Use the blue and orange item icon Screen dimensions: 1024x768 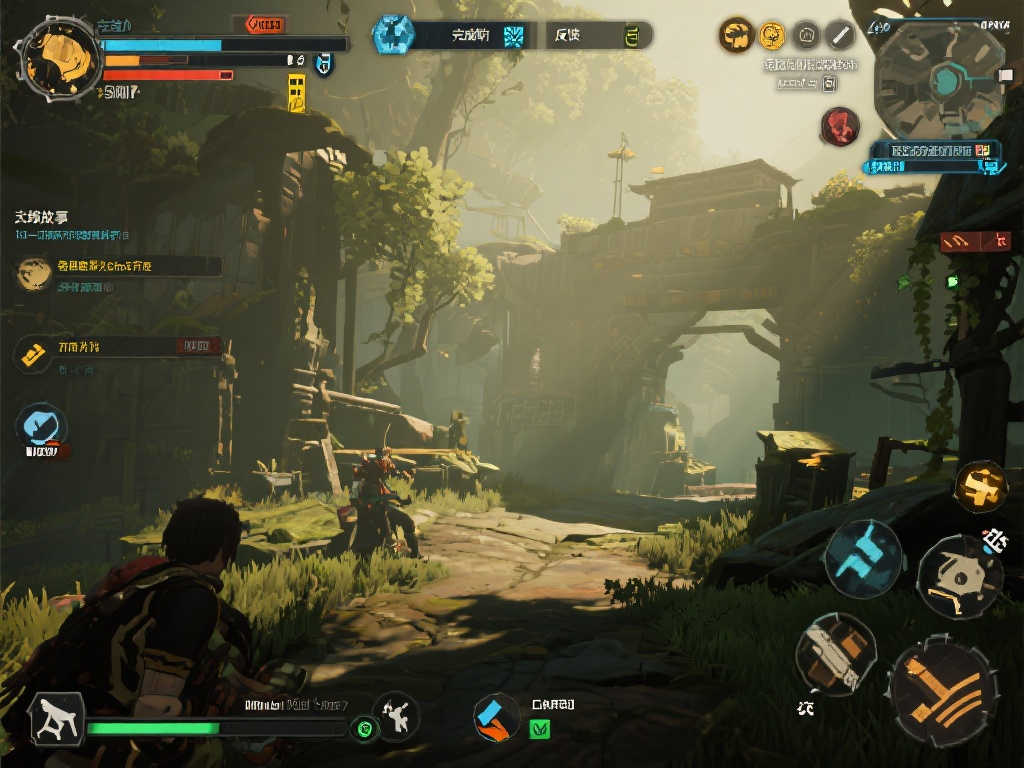[496, 718]
